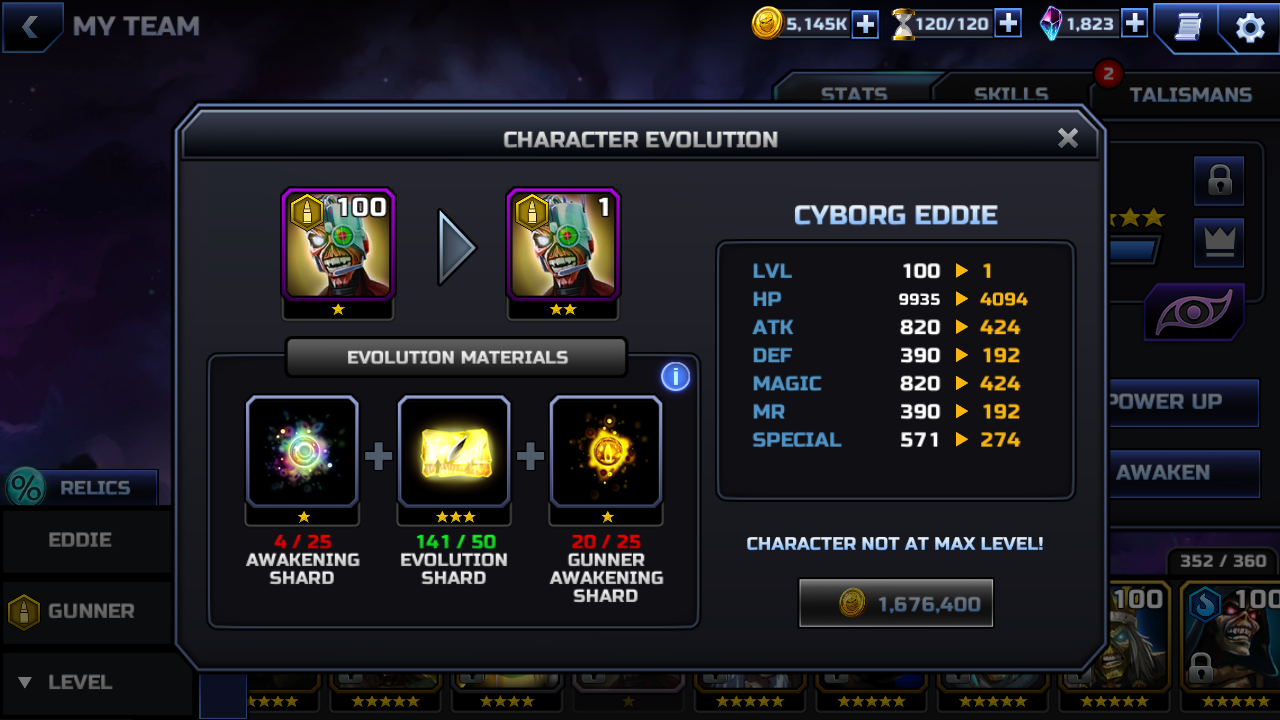Select the Gunner Awakening Shard slot
This screenshot has height=720, width=1280.
click(606, 452)
